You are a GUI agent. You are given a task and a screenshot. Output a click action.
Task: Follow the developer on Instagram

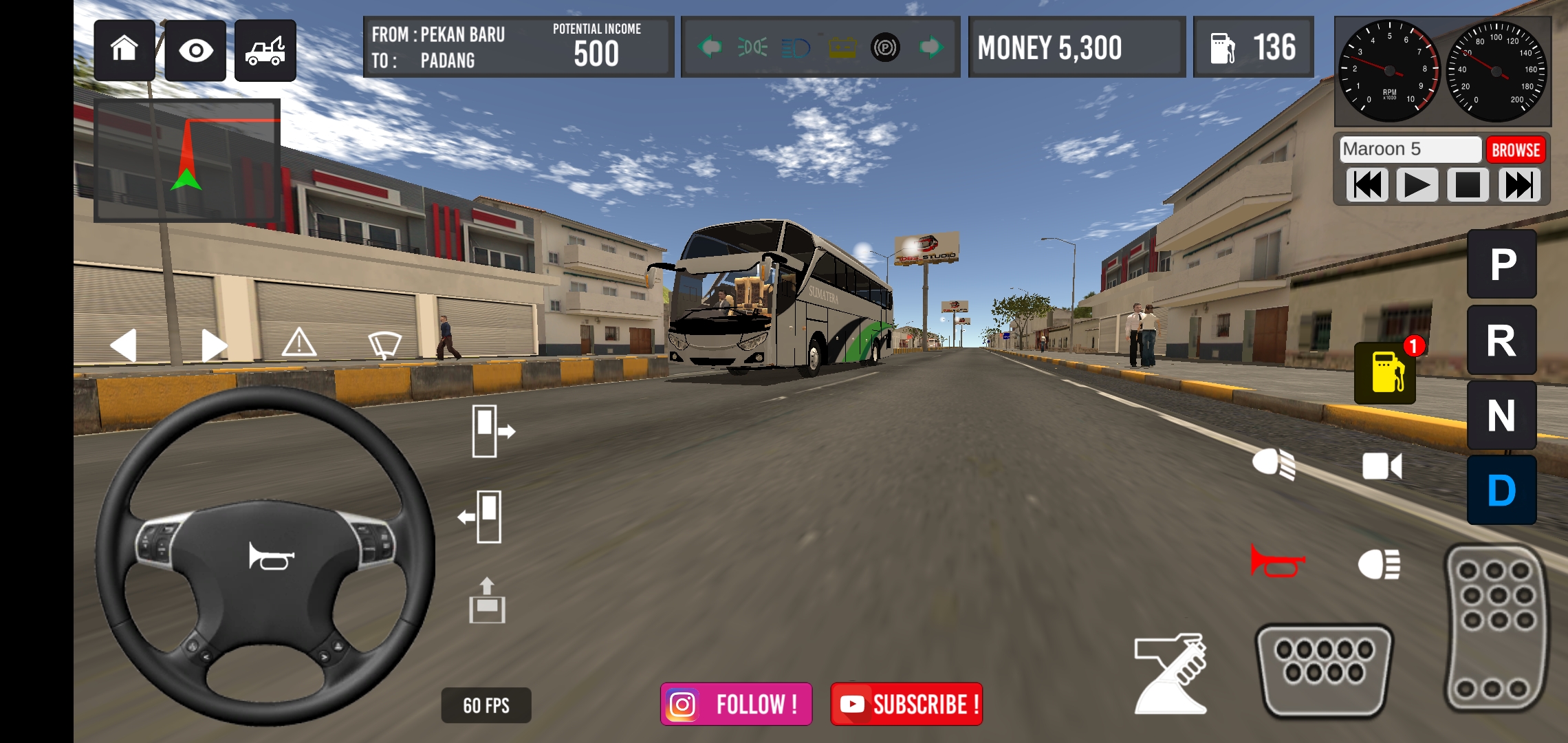click(x=736, y=703)
